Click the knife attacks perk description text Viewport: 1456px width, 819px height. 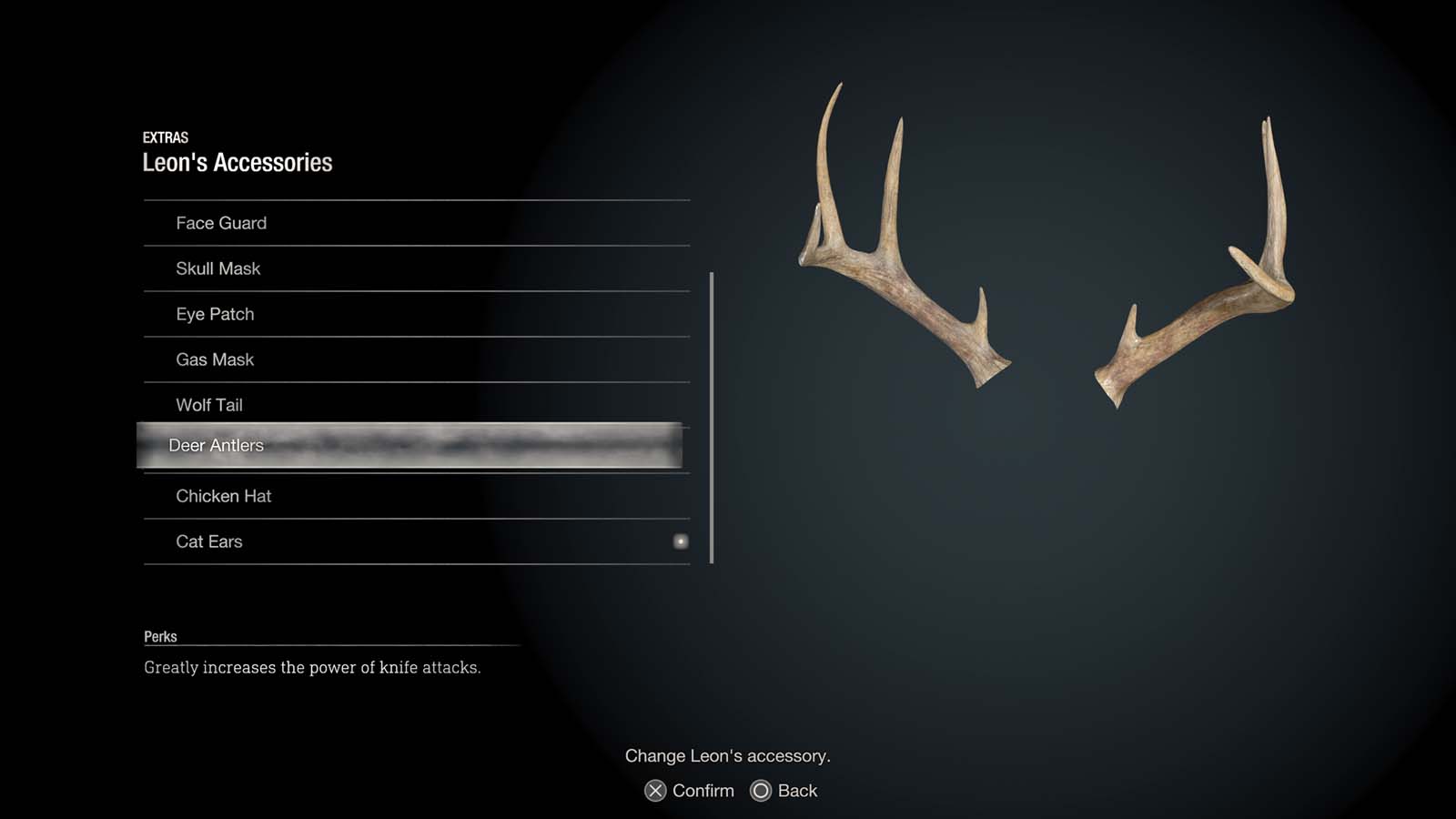pyautogui.click(x=310, y=667)
